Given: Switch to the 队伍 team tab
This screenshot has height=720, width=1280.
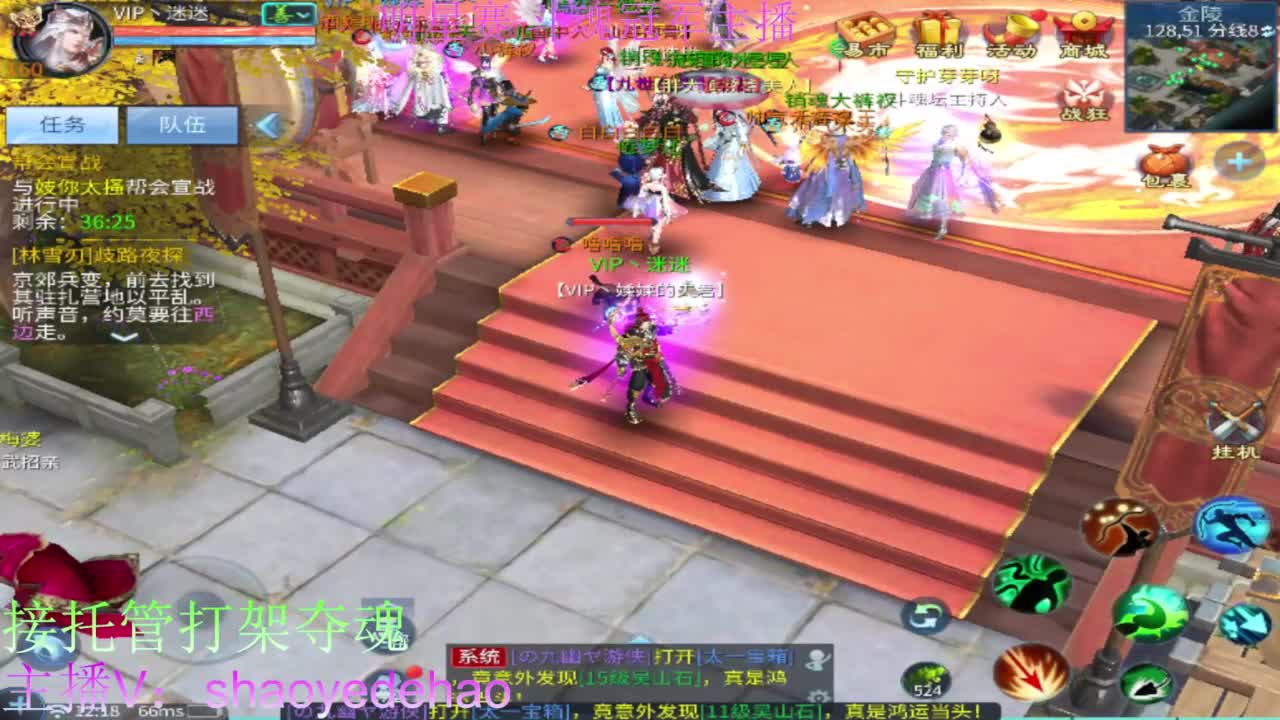Looking at the screenshot, I should tap(185, 125).
